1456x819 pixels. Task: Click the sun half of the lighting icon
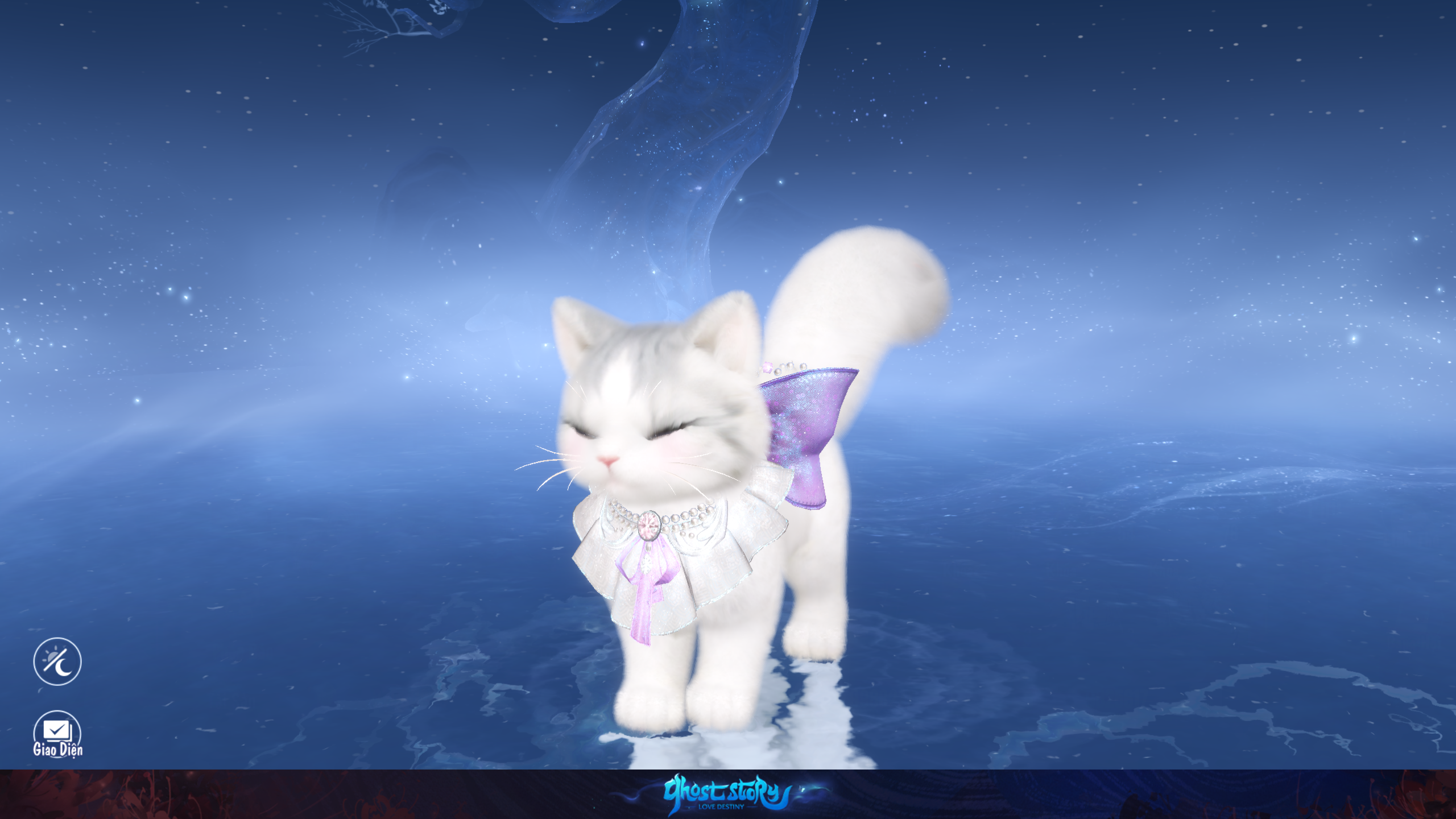coord(50,655)
